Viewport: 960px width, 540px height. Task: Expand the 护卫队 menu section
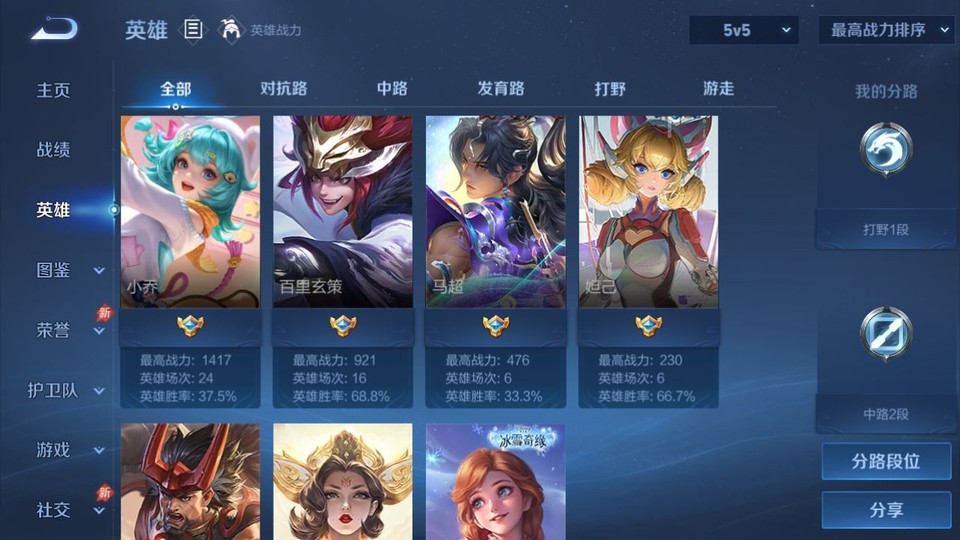pos(67,390)
